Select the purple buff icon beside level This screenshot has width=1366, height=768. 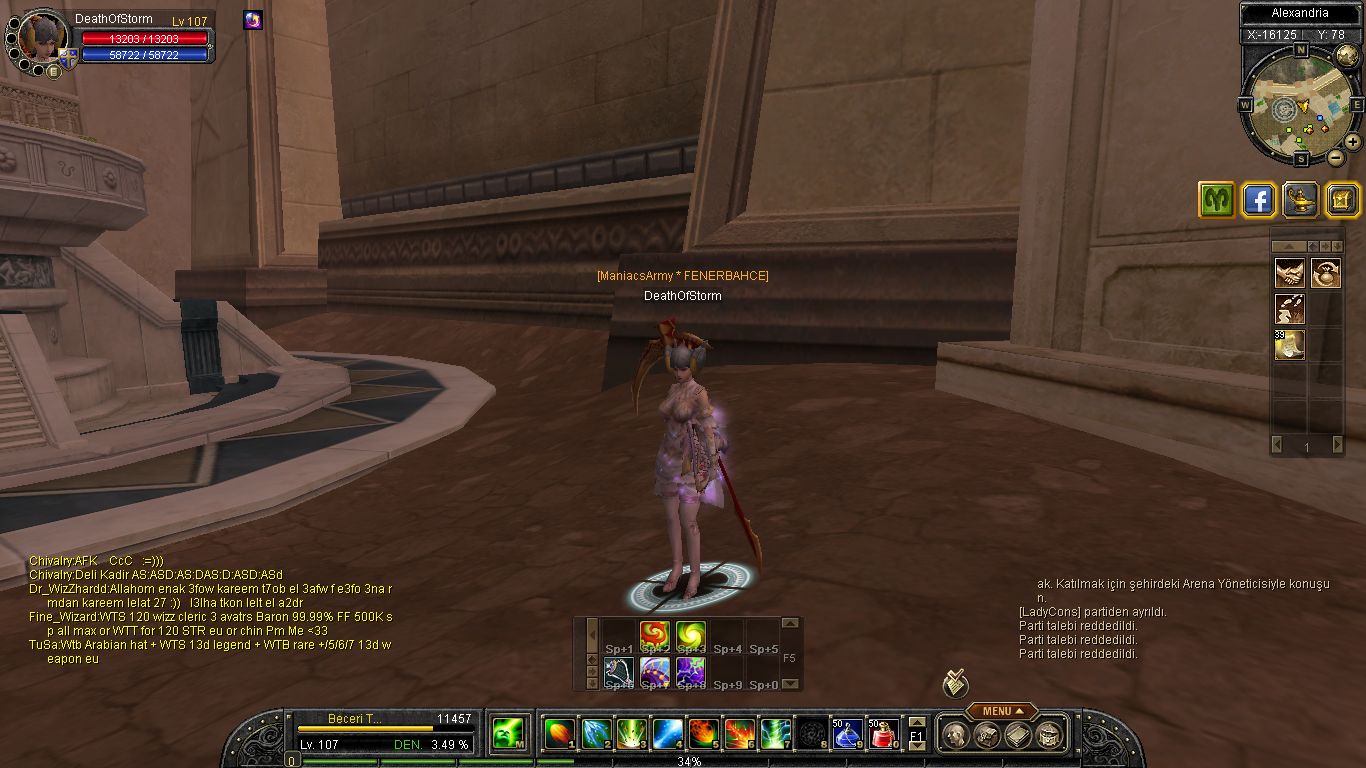[253, 20]
